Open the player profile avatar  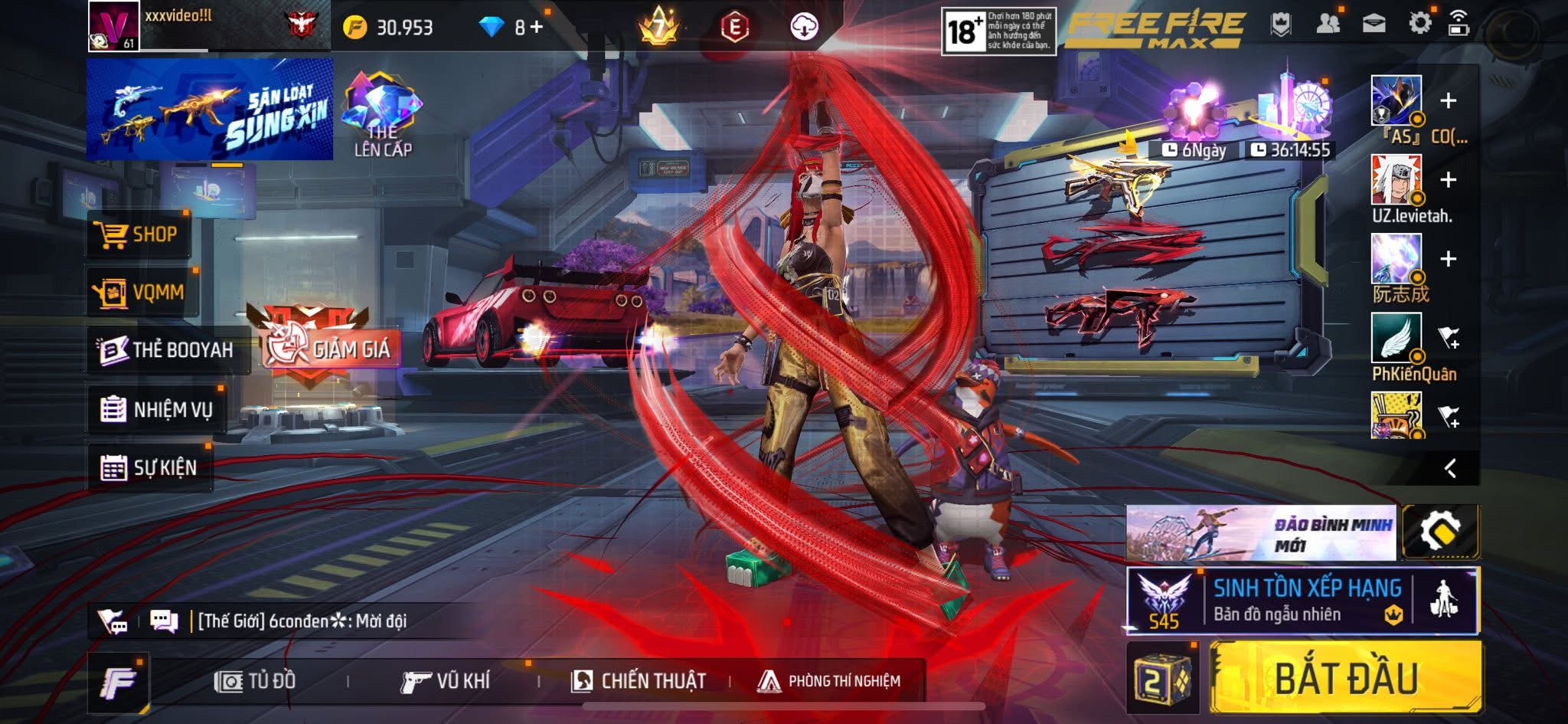(113, 25)
